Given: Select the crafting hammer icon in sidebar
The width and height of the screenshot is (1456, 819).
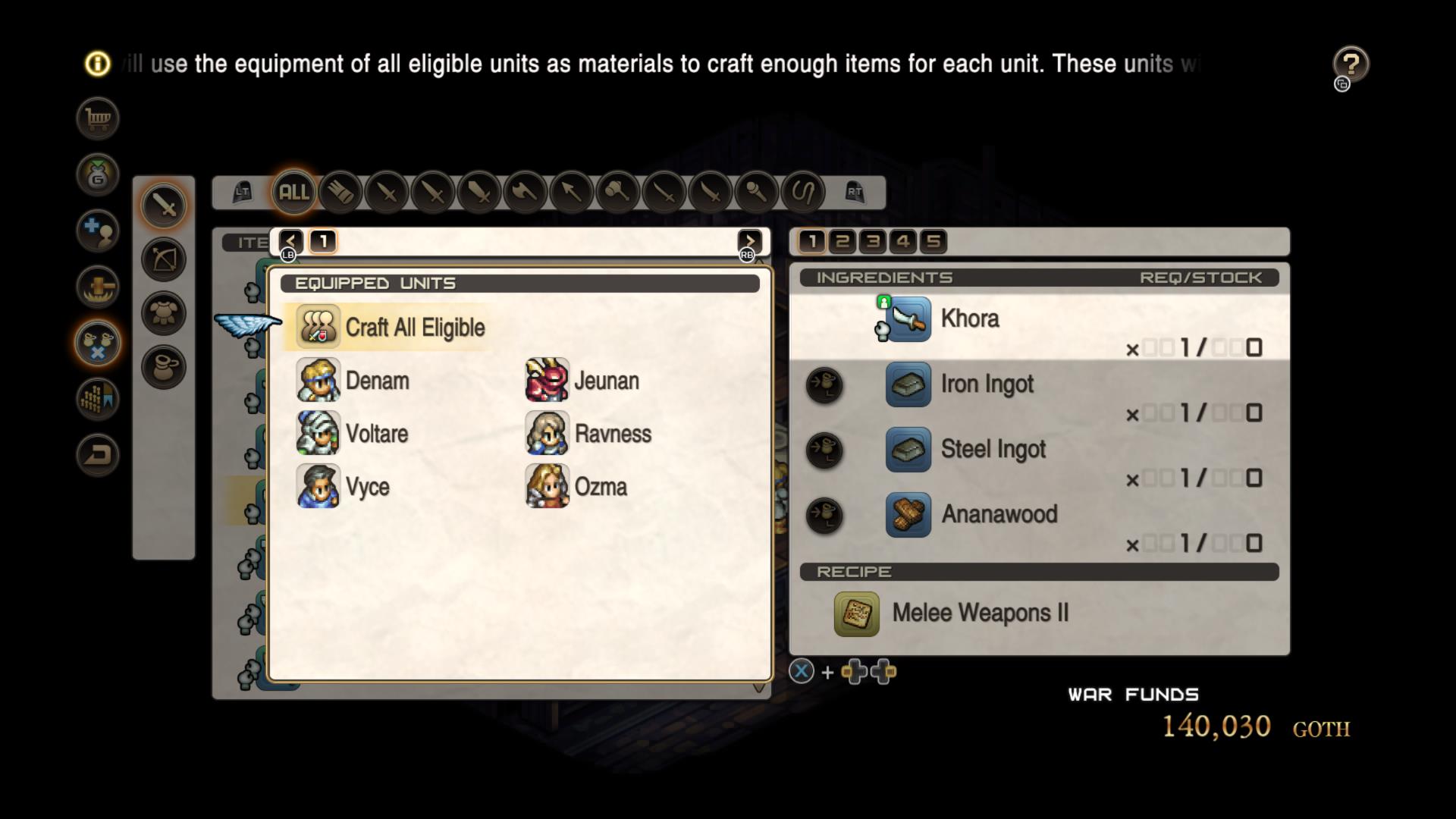Looking at the screenshot, I should click(x=97, y=287).
